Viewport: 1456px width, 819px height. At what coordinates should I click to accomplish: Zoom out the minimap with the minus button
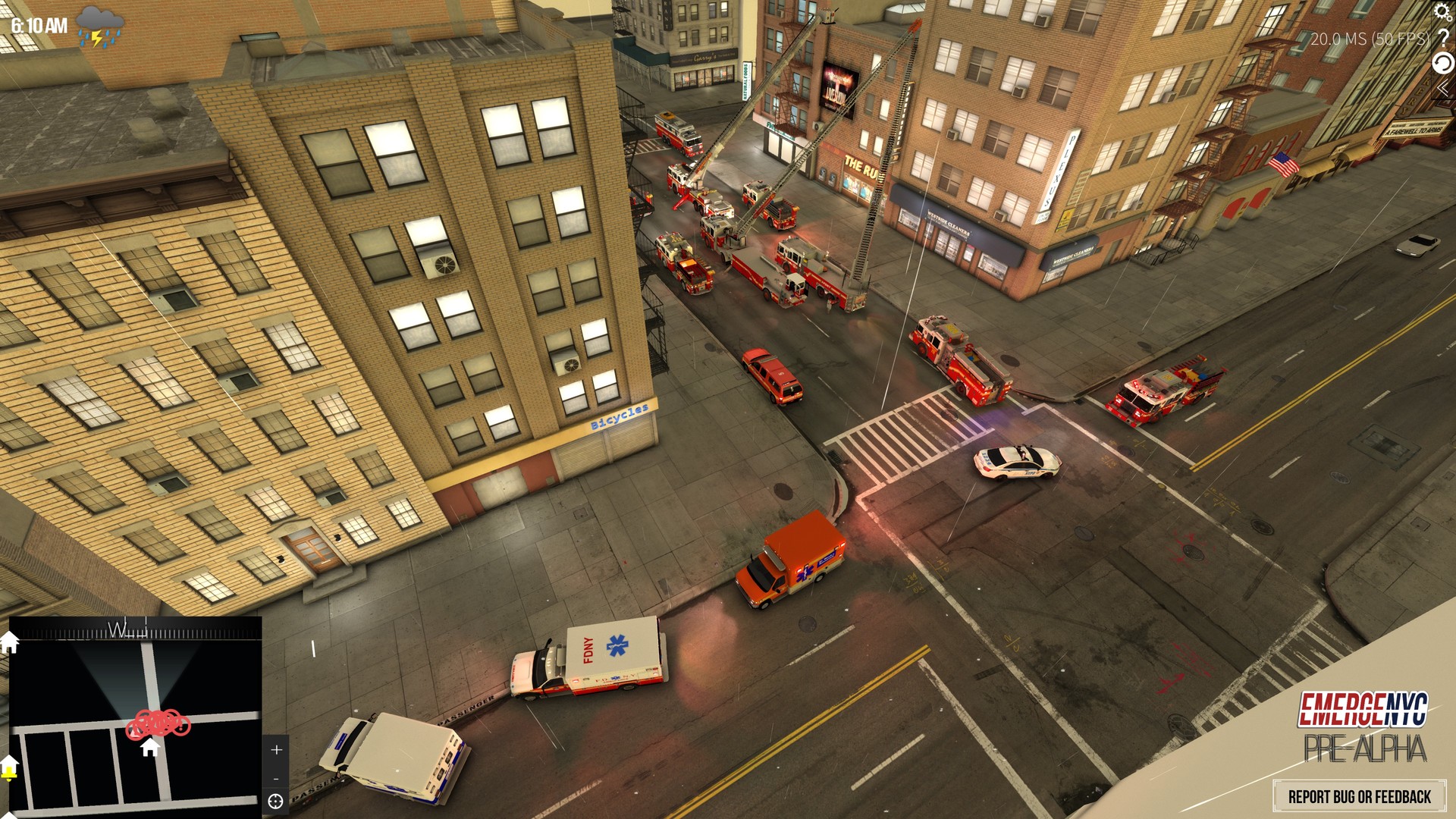tap(275, 778)
